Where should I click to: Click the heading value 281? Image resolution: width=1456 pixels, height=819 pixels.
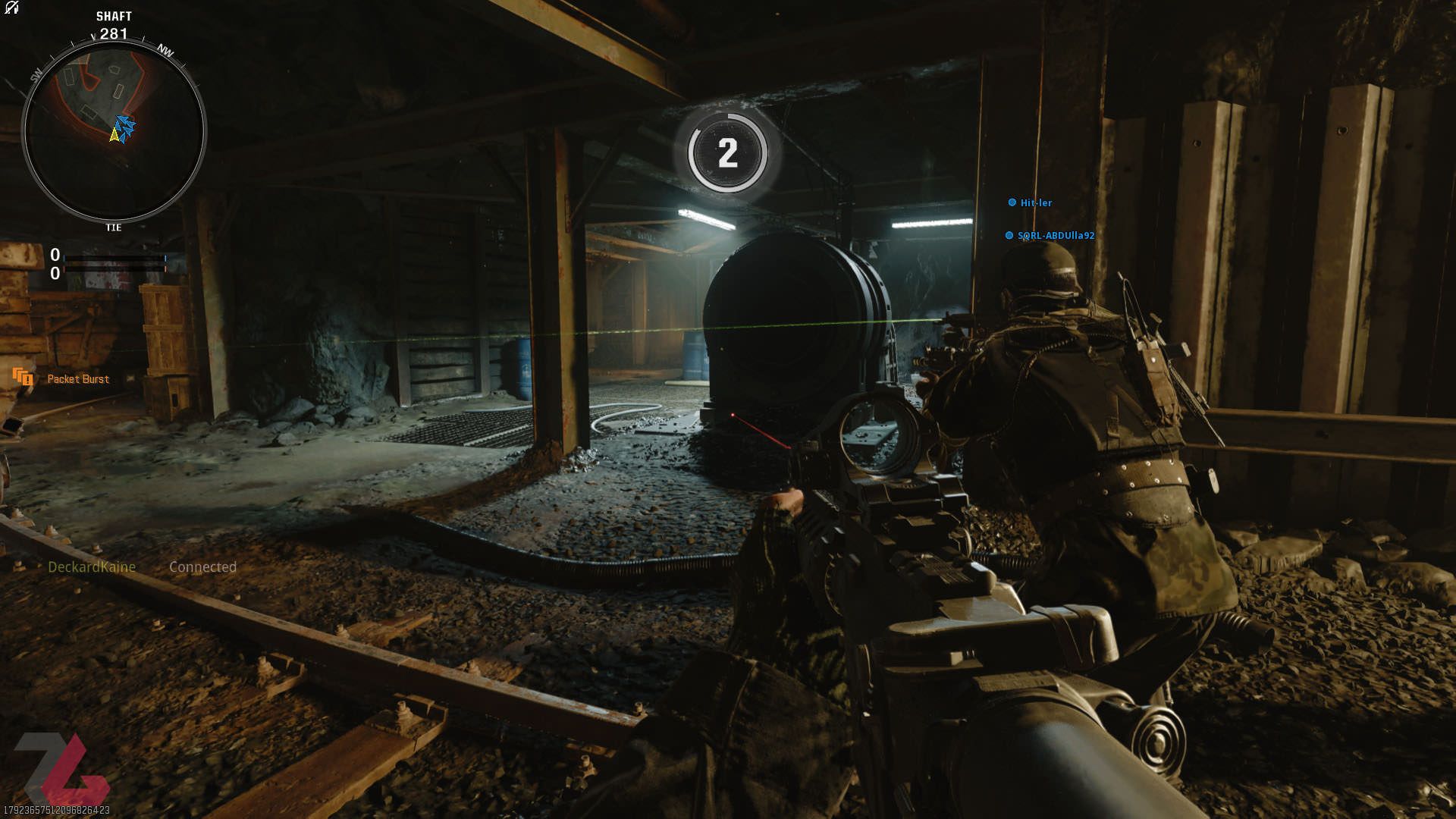click(114, 33)
